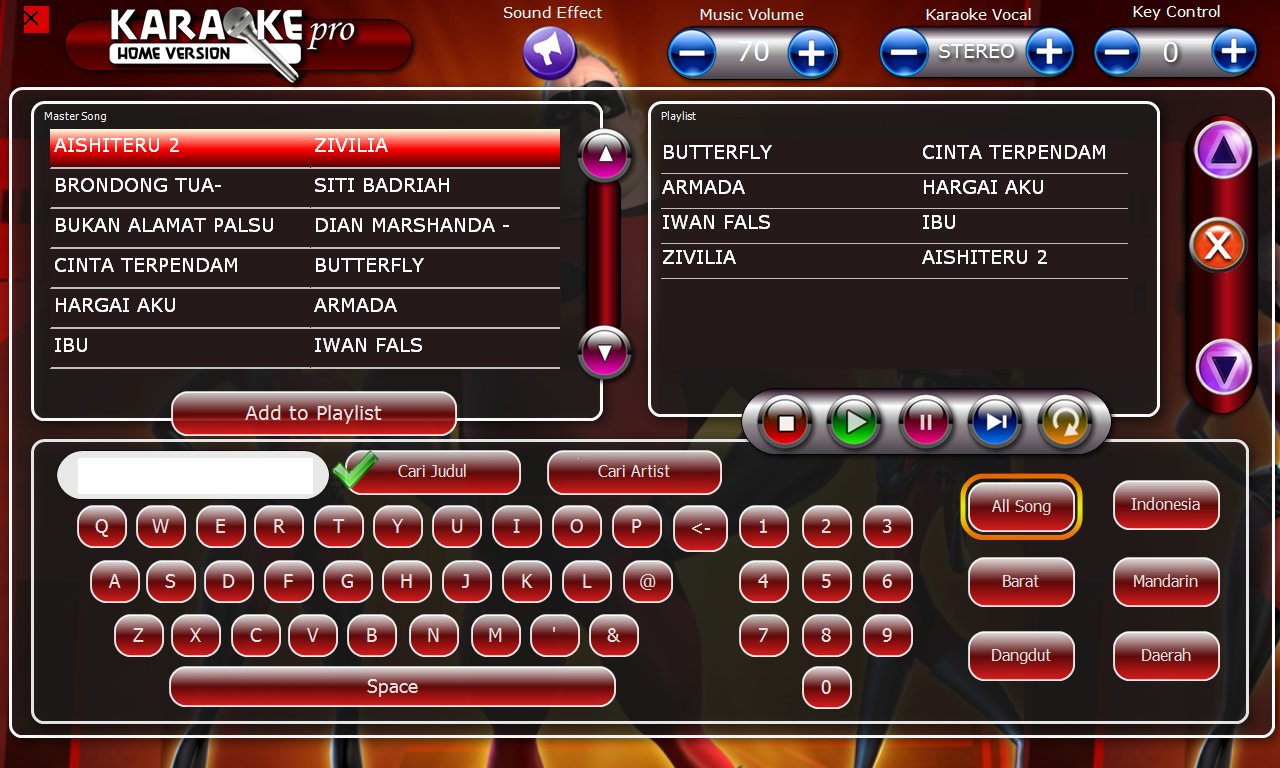This screenshot has height=768, width=1280.
Task: Play the selected song
Action: (x=854, y=422)
